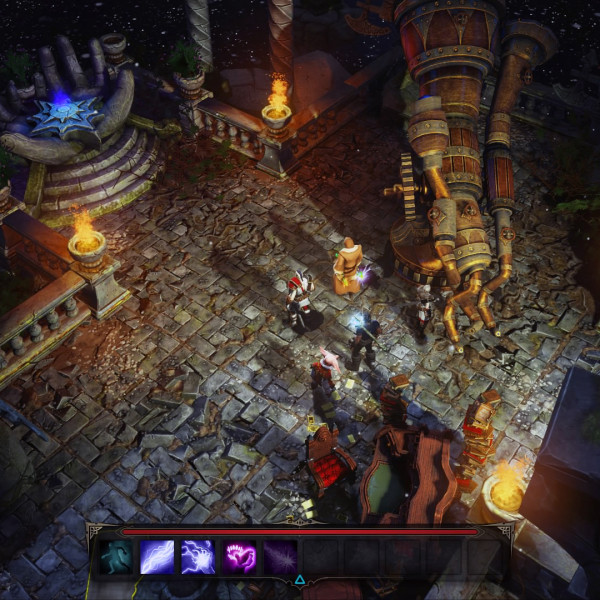Image resolution: width=600 pixels, height=600 pixels.
Task: Select the pink glowing hand skill
Action: point(239,557)
